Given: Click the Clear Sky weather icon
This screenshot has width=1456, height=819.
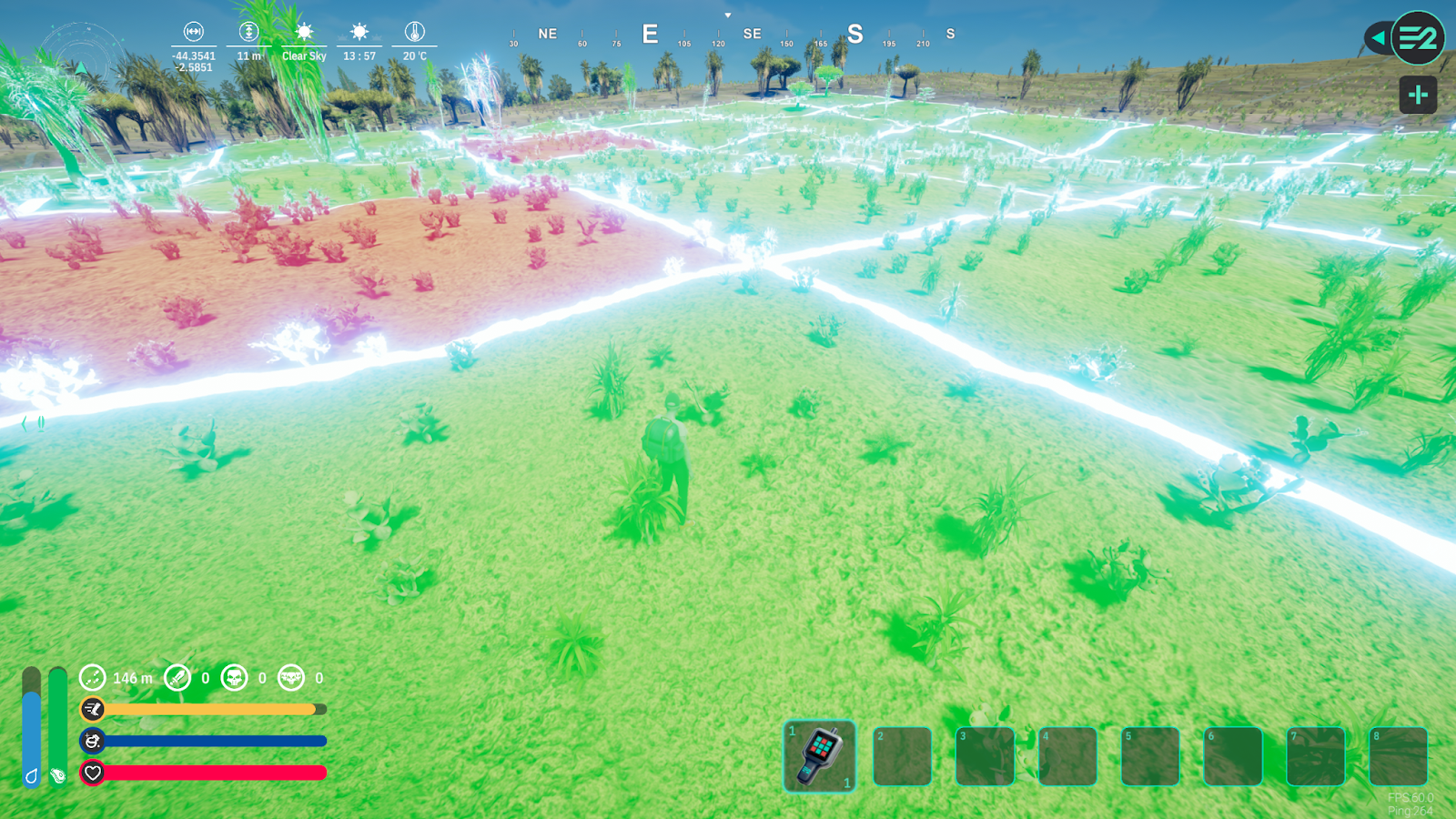Looking at the screenshot, I should [x=304, y=32].
